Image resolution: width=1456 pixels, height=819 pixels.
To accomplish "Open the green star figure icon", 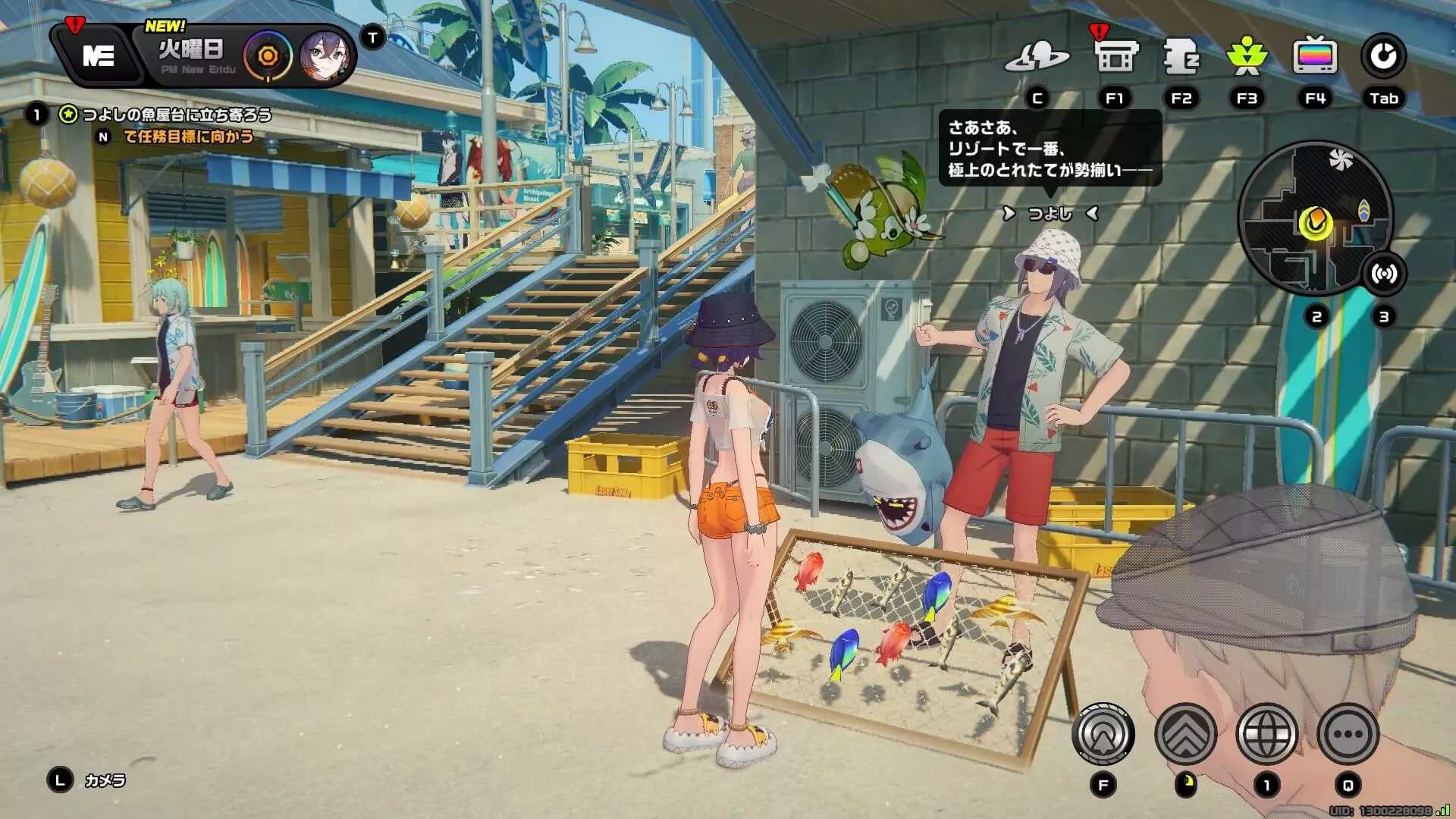I will [1247, 57].
